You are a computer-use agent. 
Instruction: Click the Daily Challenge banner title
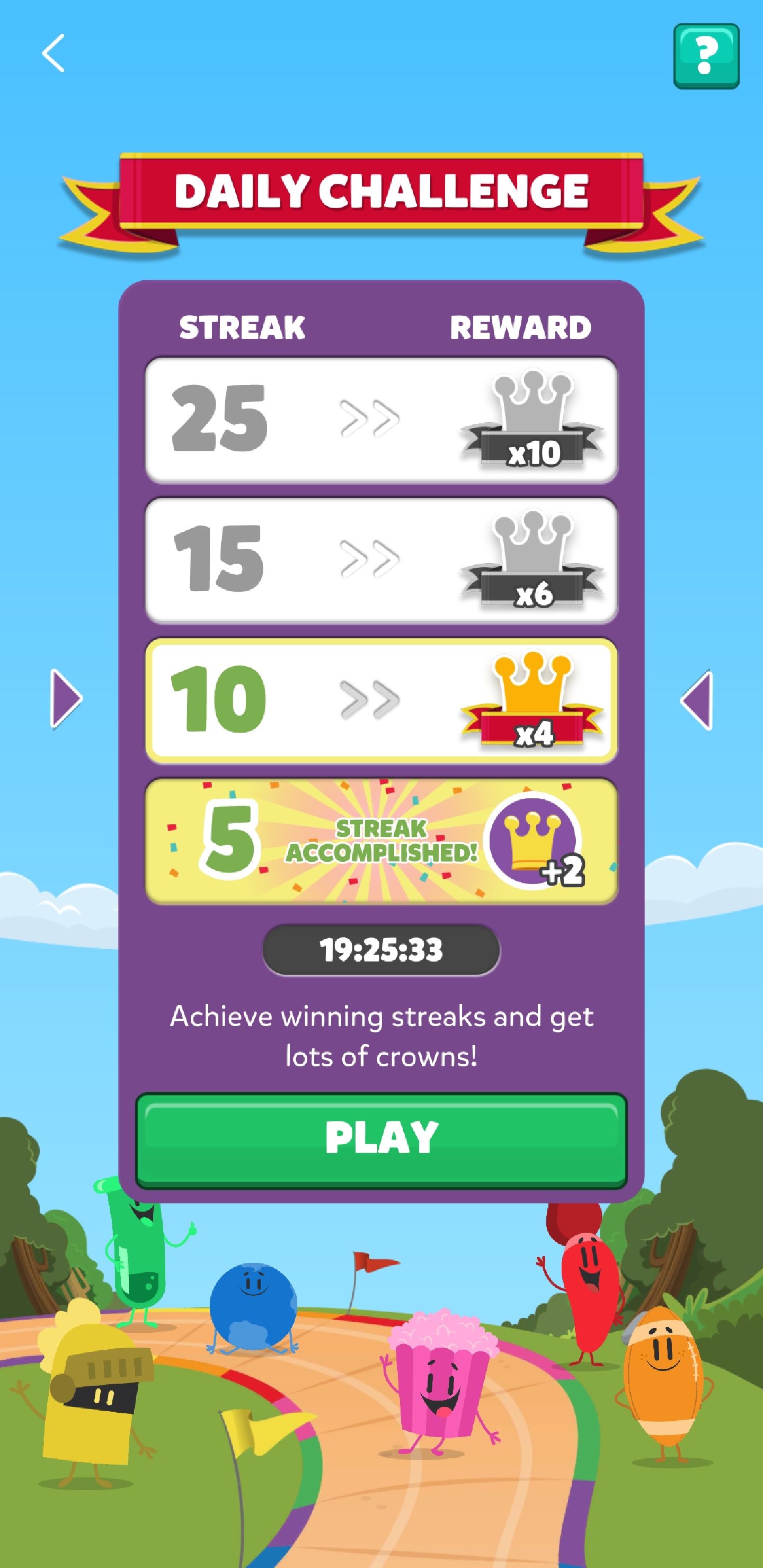pyautogui.click(x=381, y=191)
